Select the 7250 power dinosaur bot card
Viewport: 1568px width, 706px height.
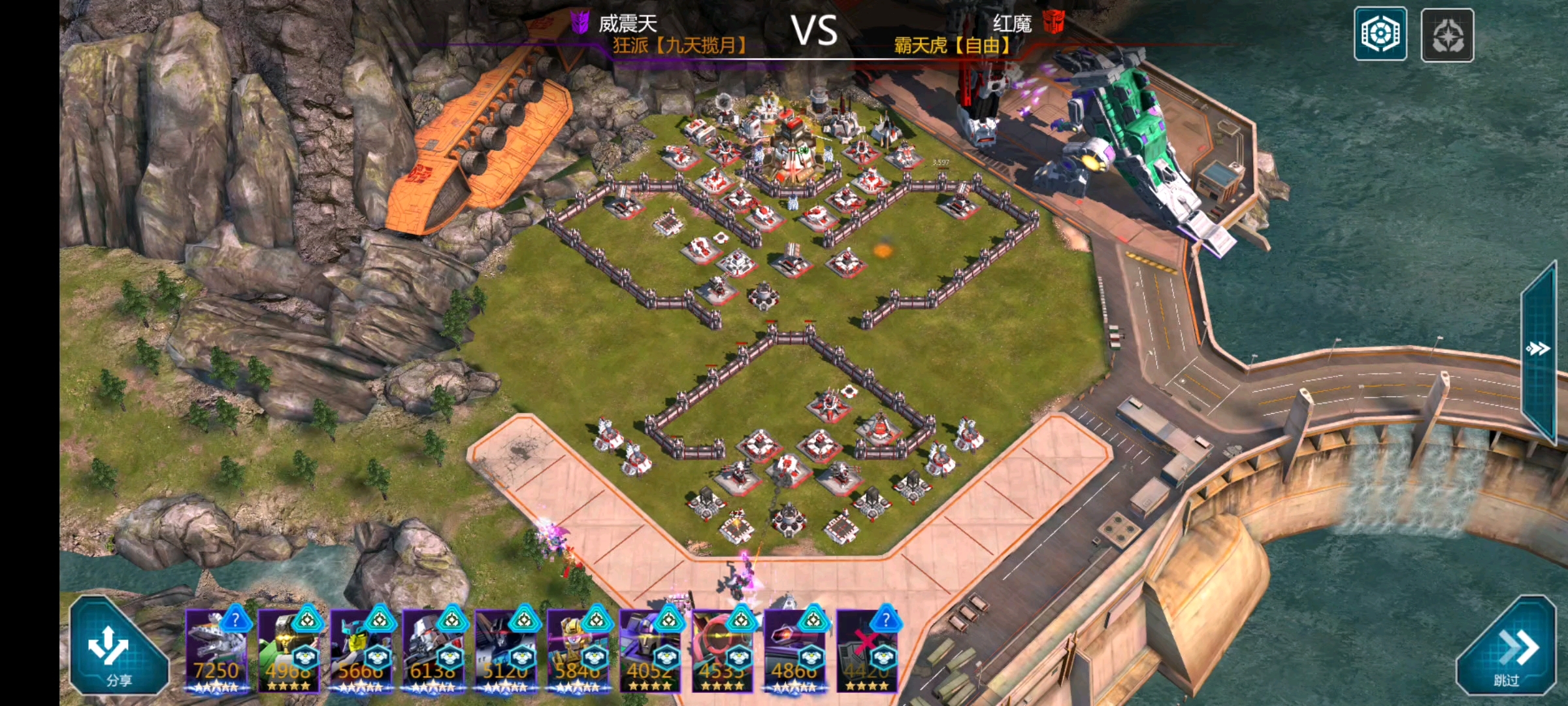[x=217, y=652]
